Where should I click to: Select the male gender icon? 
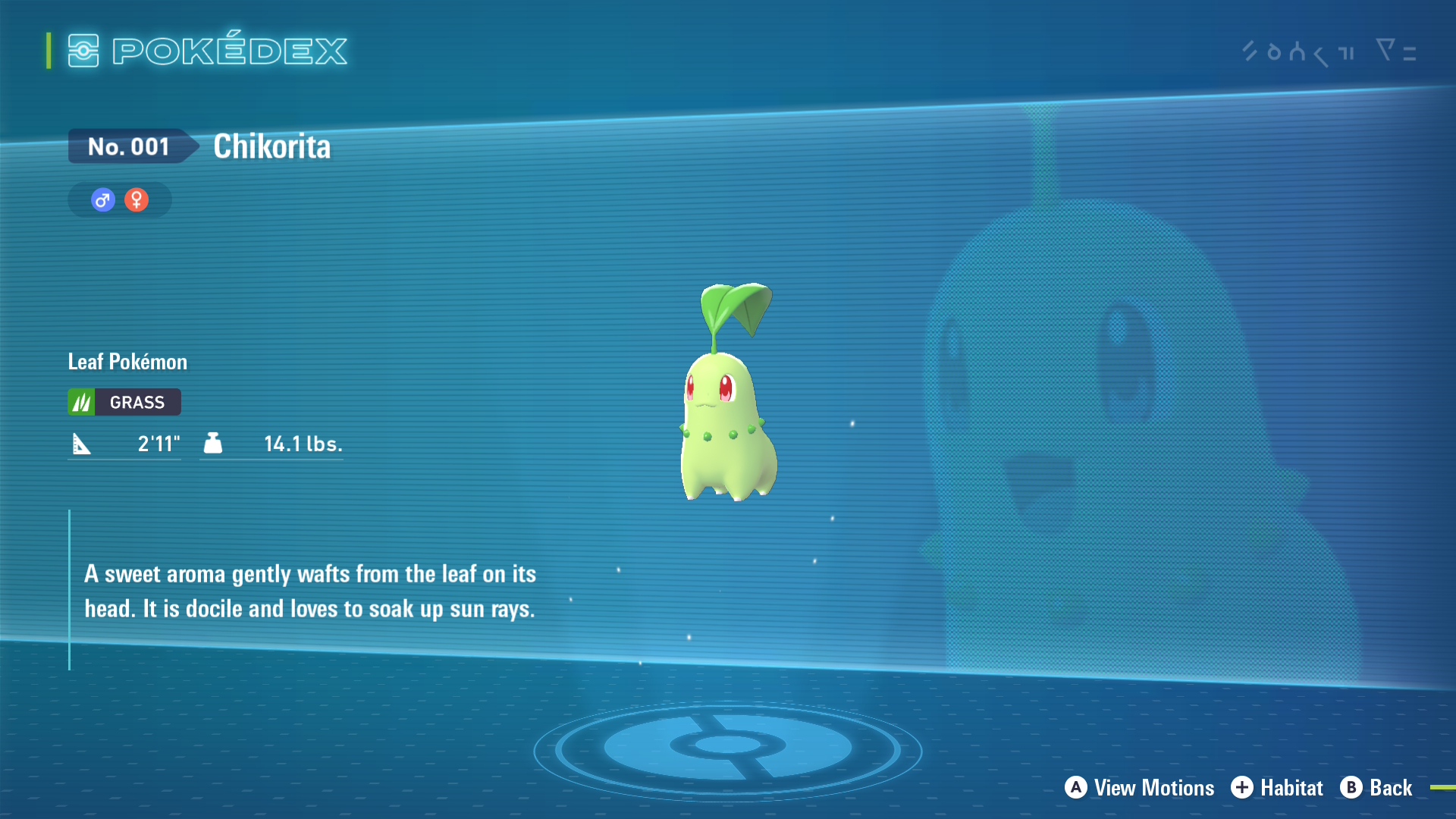[103, 200]
